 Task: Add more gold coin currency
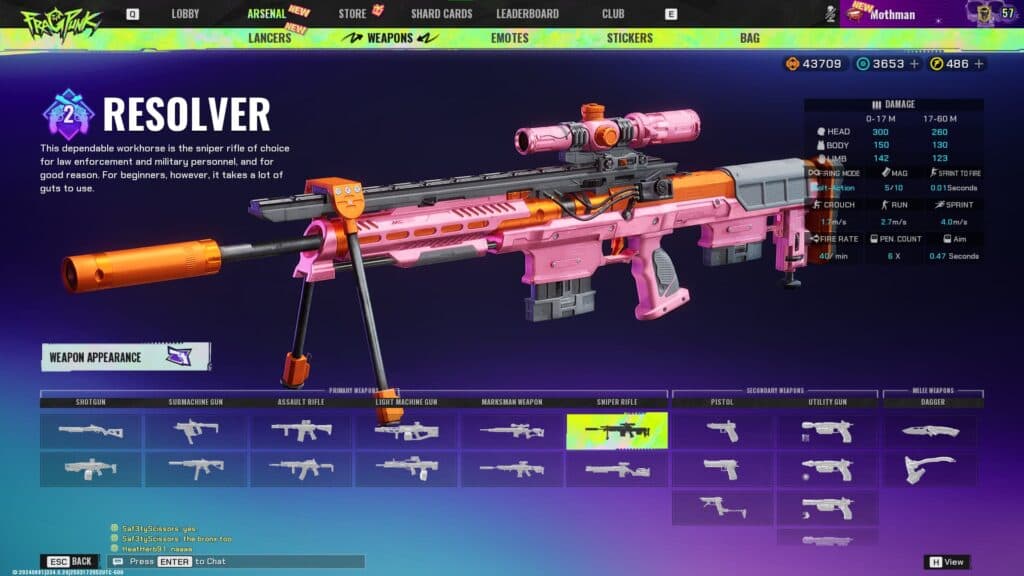pos(979,64)
